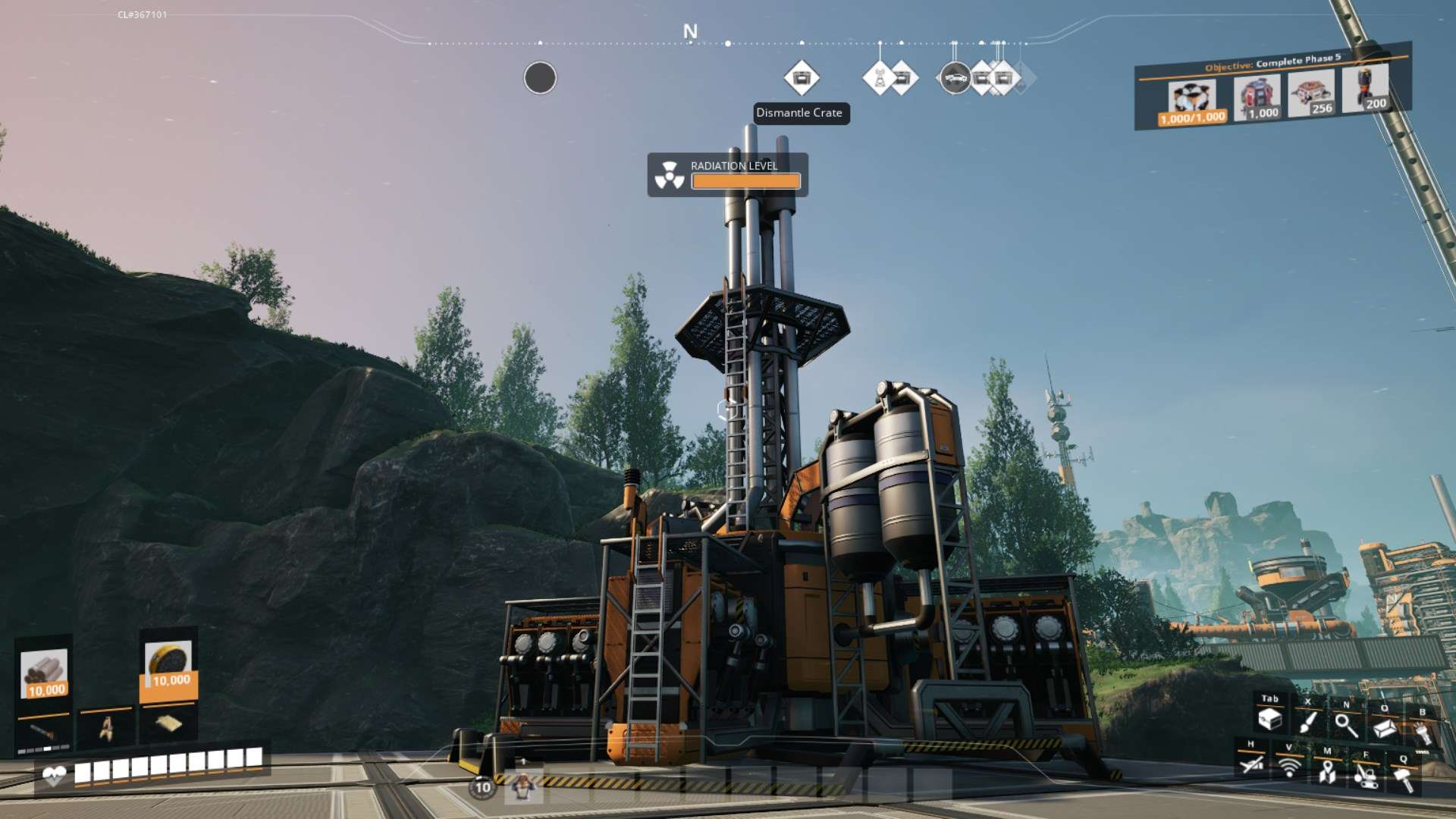
Task: Select the Dismantle Crate compass marker
Action: (x=801, y=77)
